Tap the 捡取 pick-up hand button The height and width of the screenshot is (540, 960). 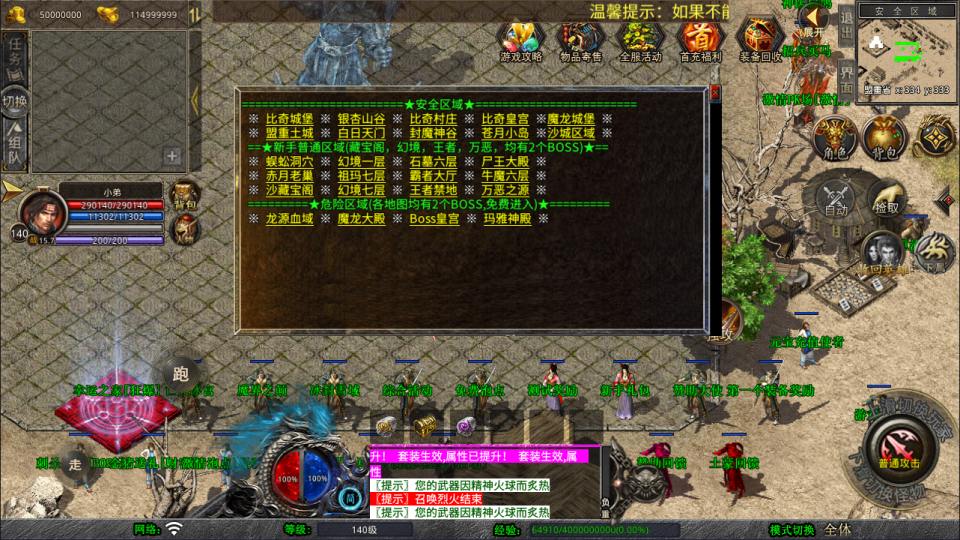click(886, 197)
